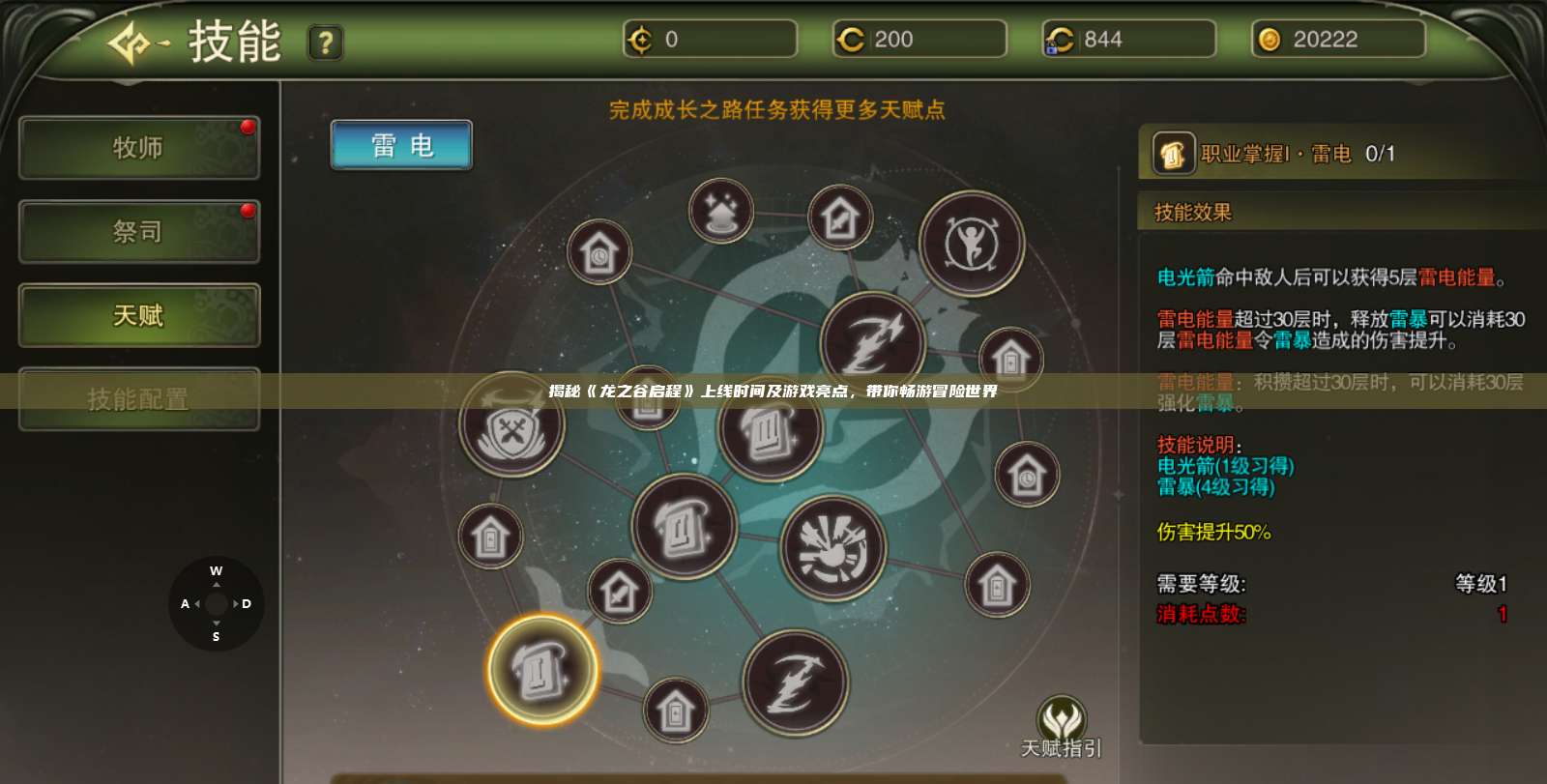Switch to the 牧师 tab
The height and width of the screenshot is (784, 1547).
(138, 148)
